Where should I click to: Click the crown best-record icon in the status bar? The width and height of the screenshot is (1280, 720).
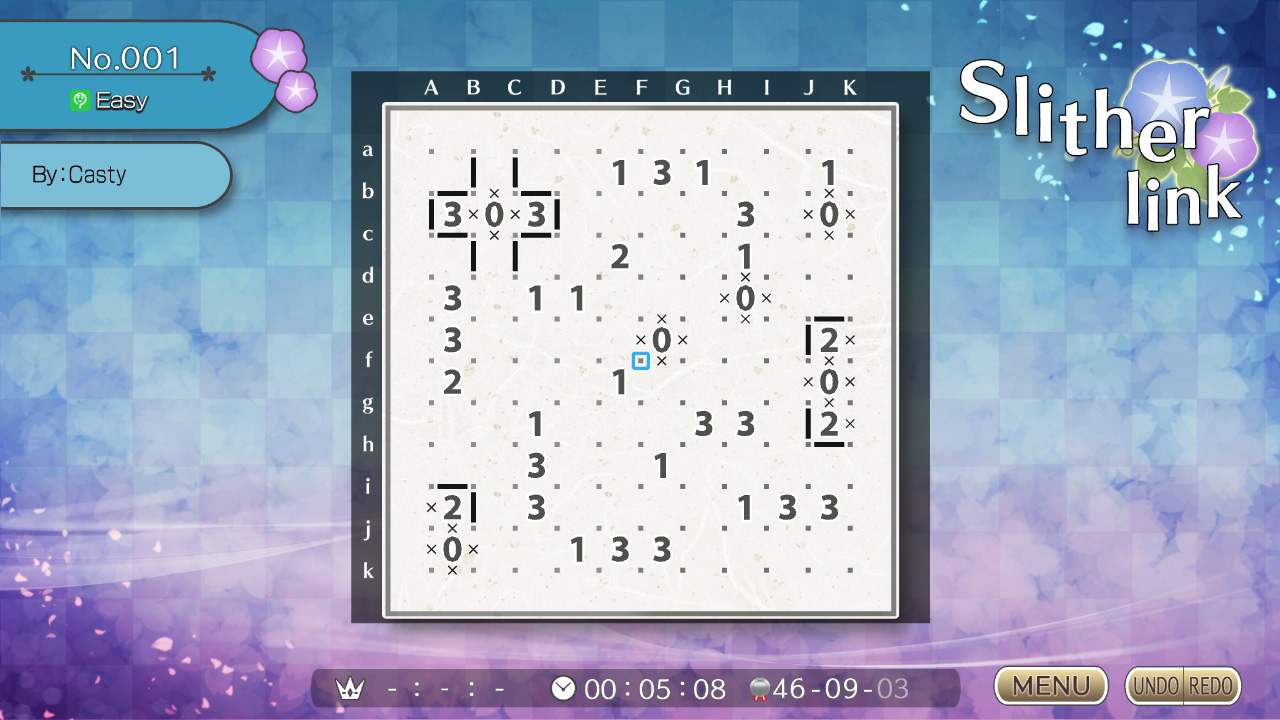[349, 688]
